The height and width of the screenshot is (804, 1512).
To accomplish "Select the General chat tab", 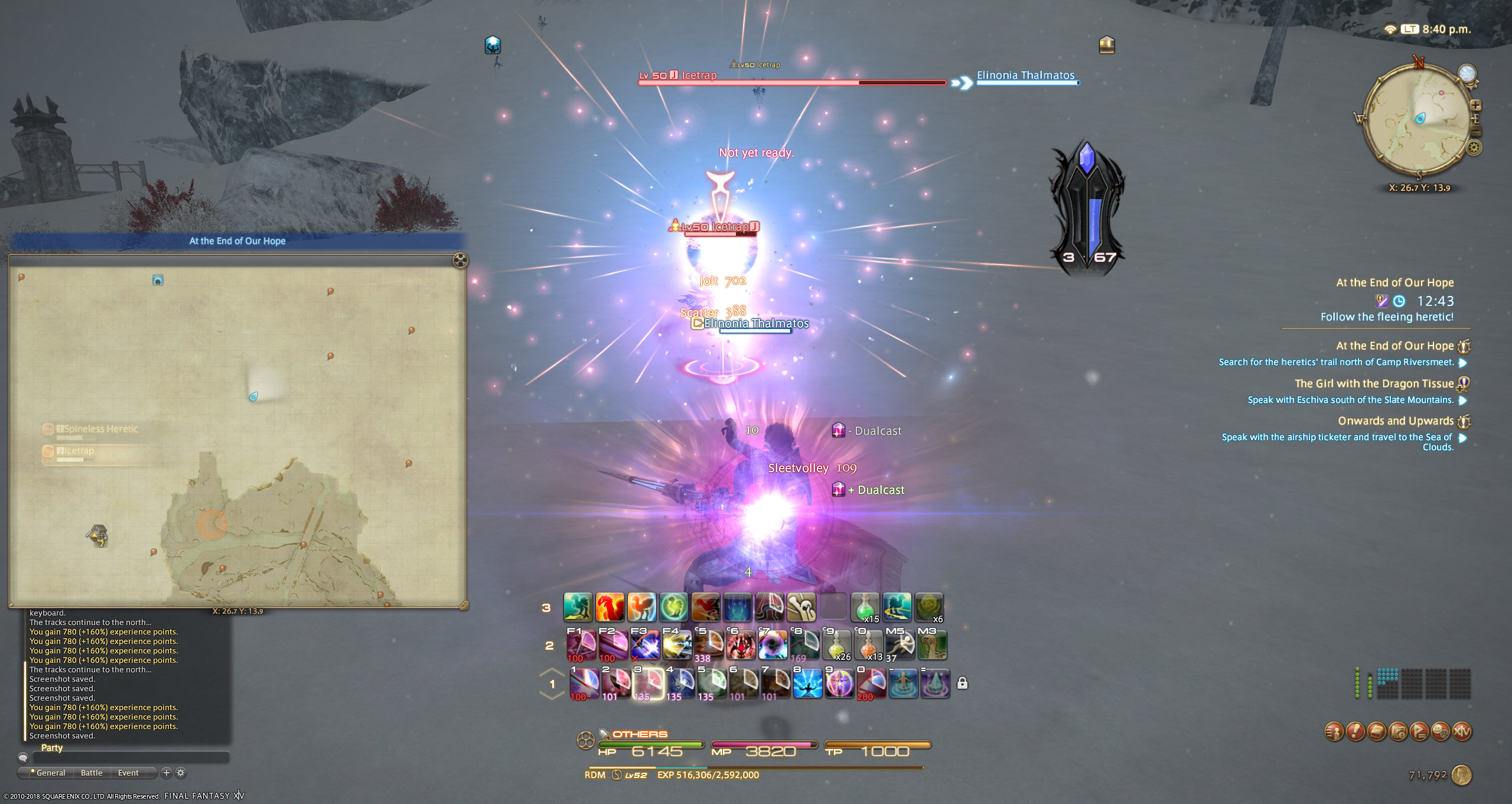I will coord(51,773).
